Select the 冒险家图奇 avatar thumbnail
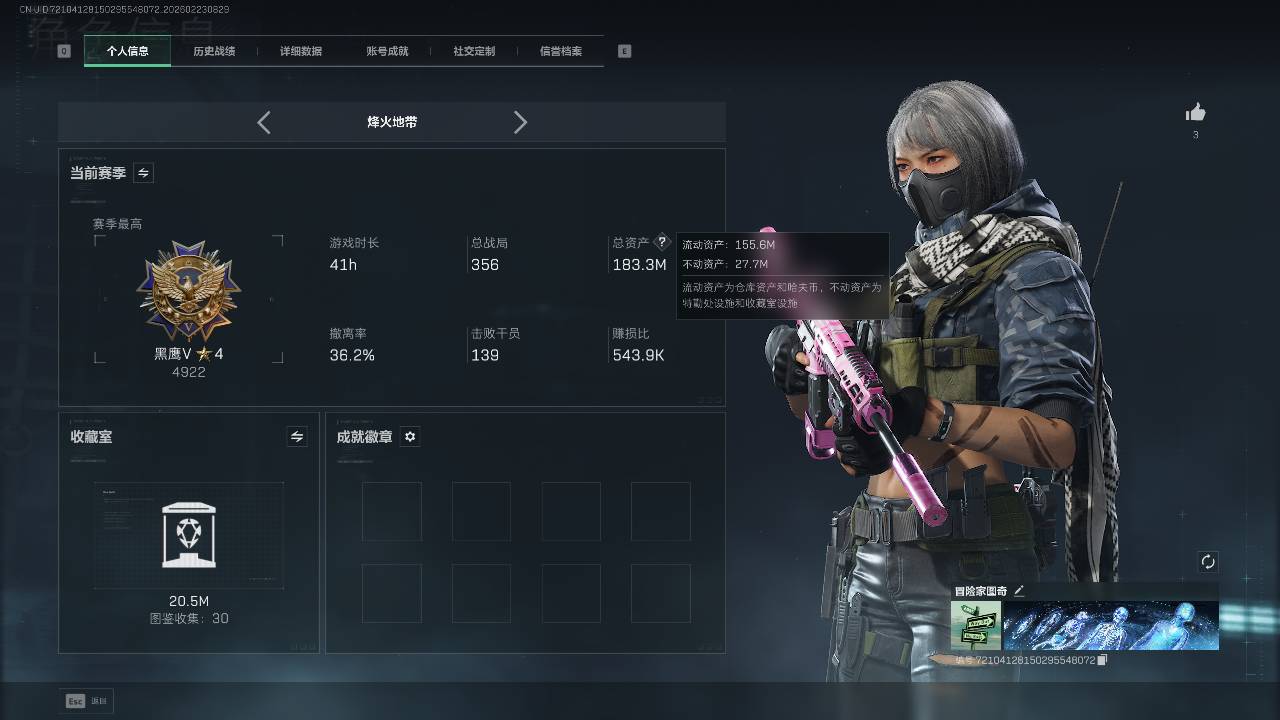The image size is (1280, 720). tap(975, 625)
